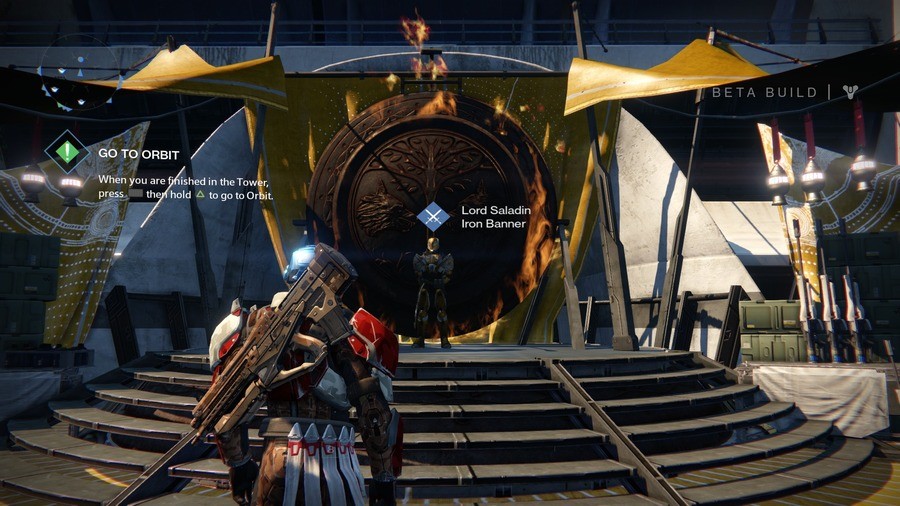Select the Go To Orbit objective icon
The width and height of the screenshot is (900, 506).
coord(67,152)
